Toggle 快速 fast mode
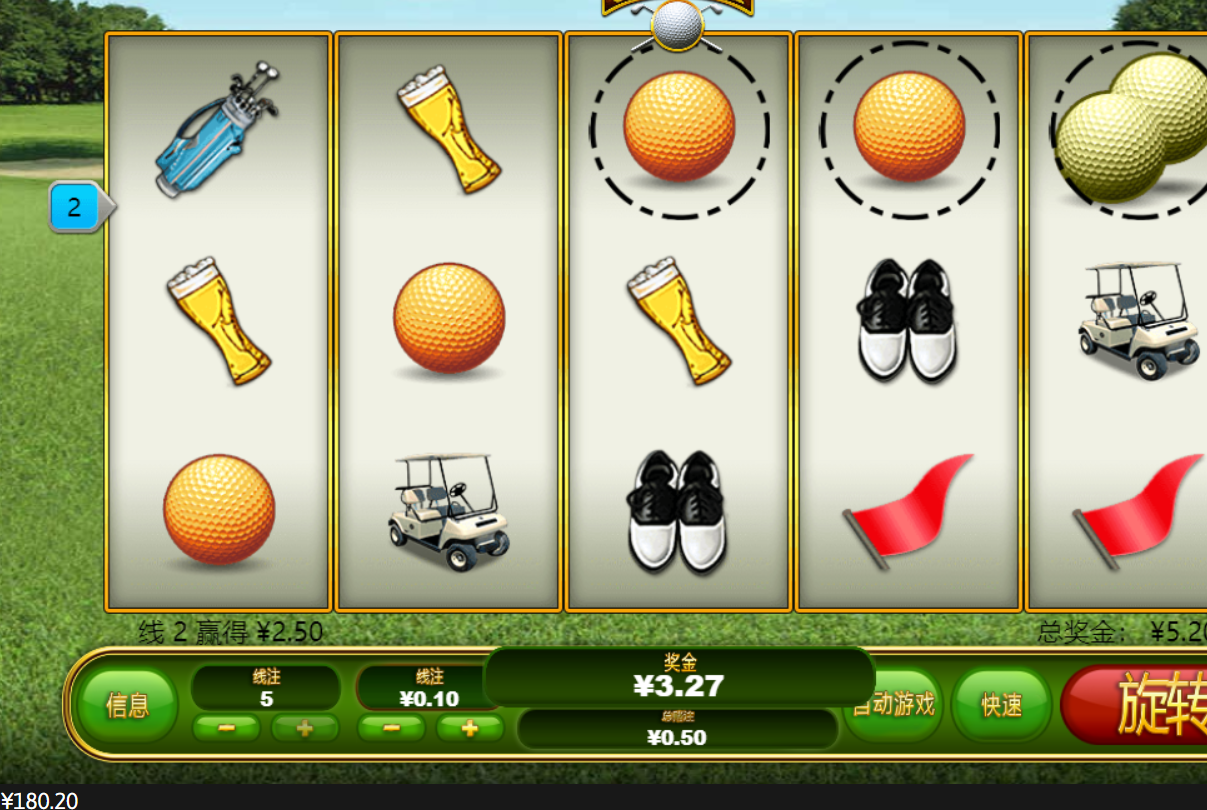1207x810 pixels. pos(1001,705)
